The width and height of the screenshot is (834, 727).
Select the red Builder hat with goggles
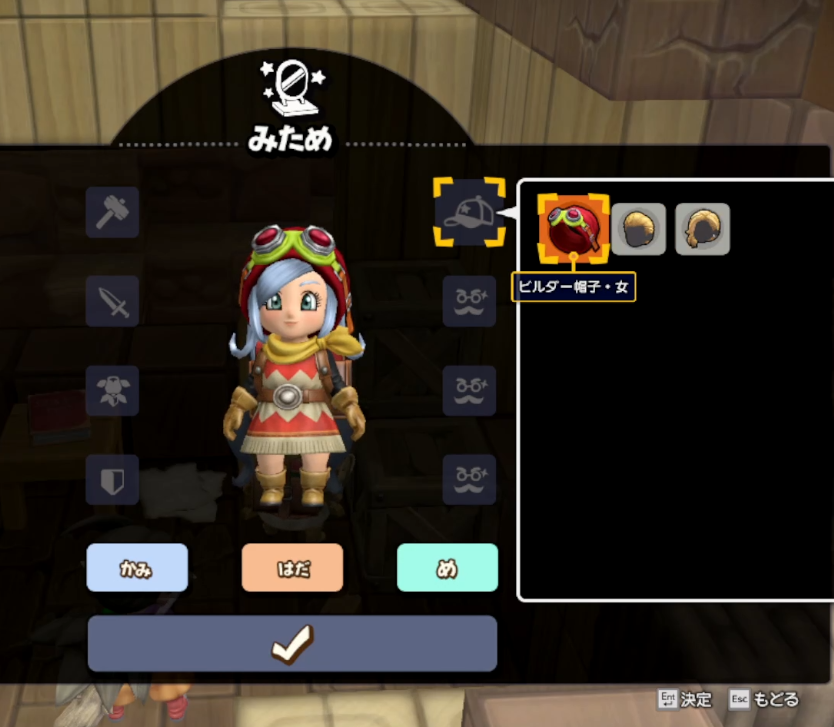pyautogui.click(x=574, y=229)
